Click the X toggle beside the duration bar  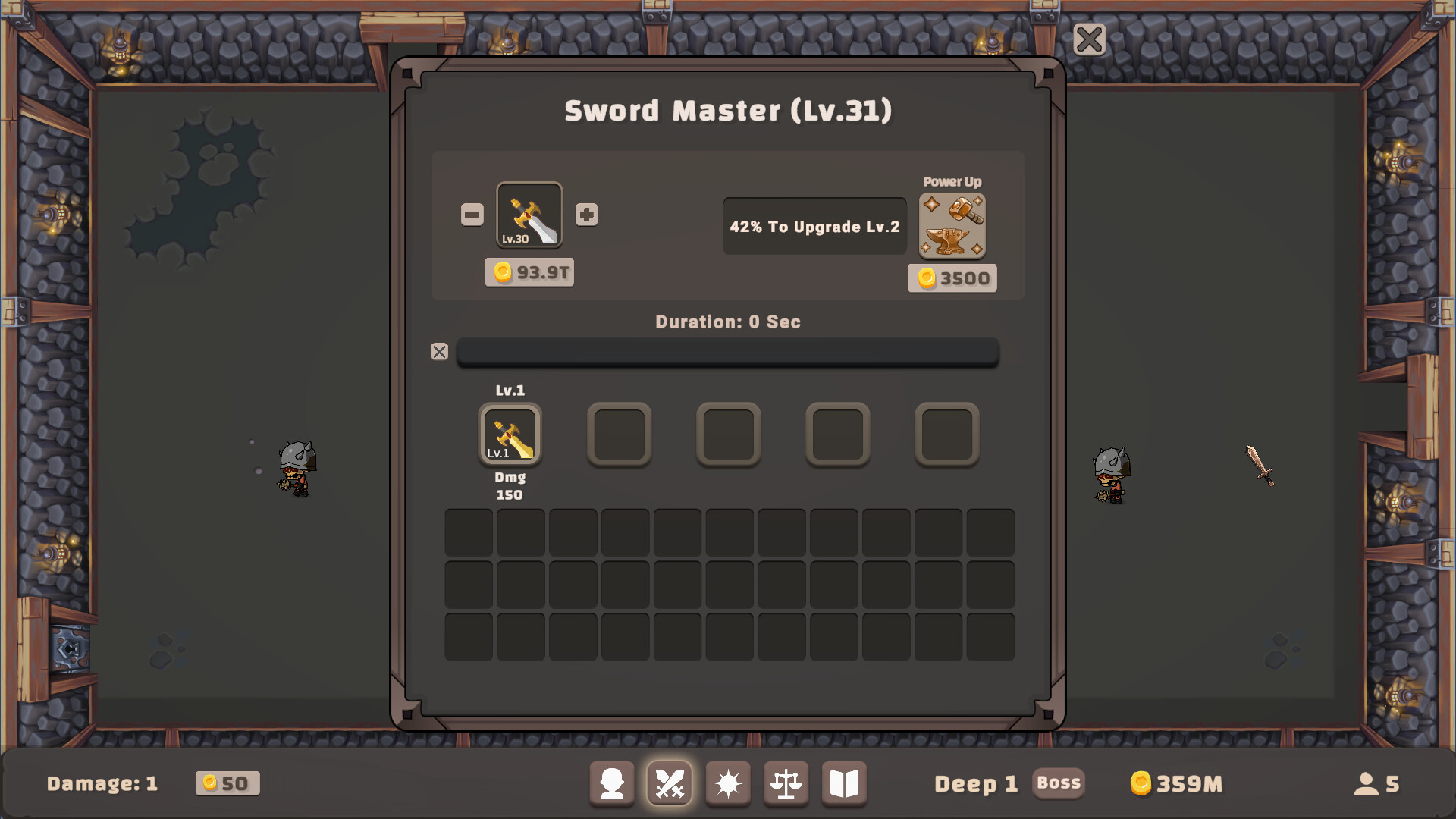[440, 352]
